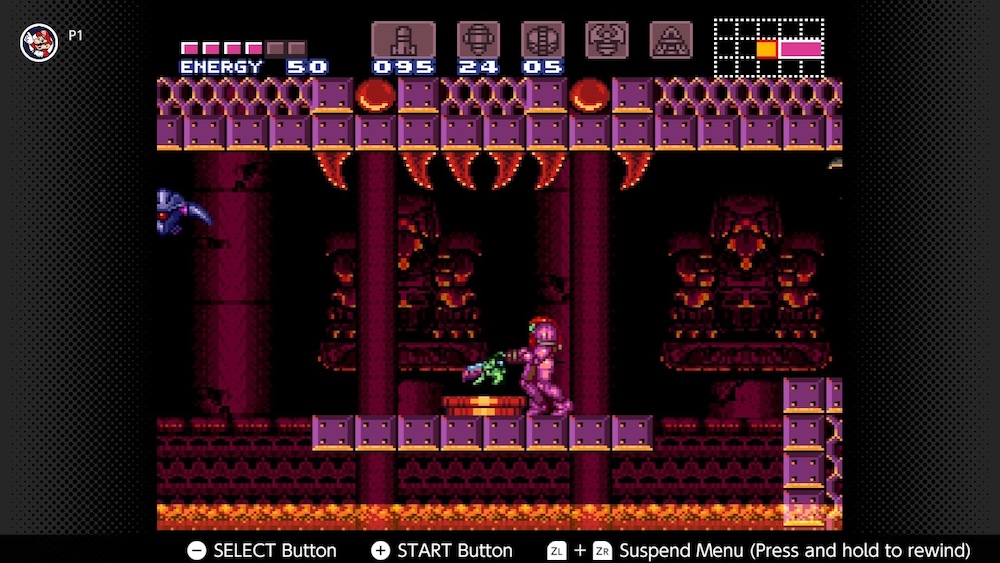The height and width of the screenshot is (563, 1000).
Task: Click the Player 1 Mario avatar
Action: pos(39,41)
